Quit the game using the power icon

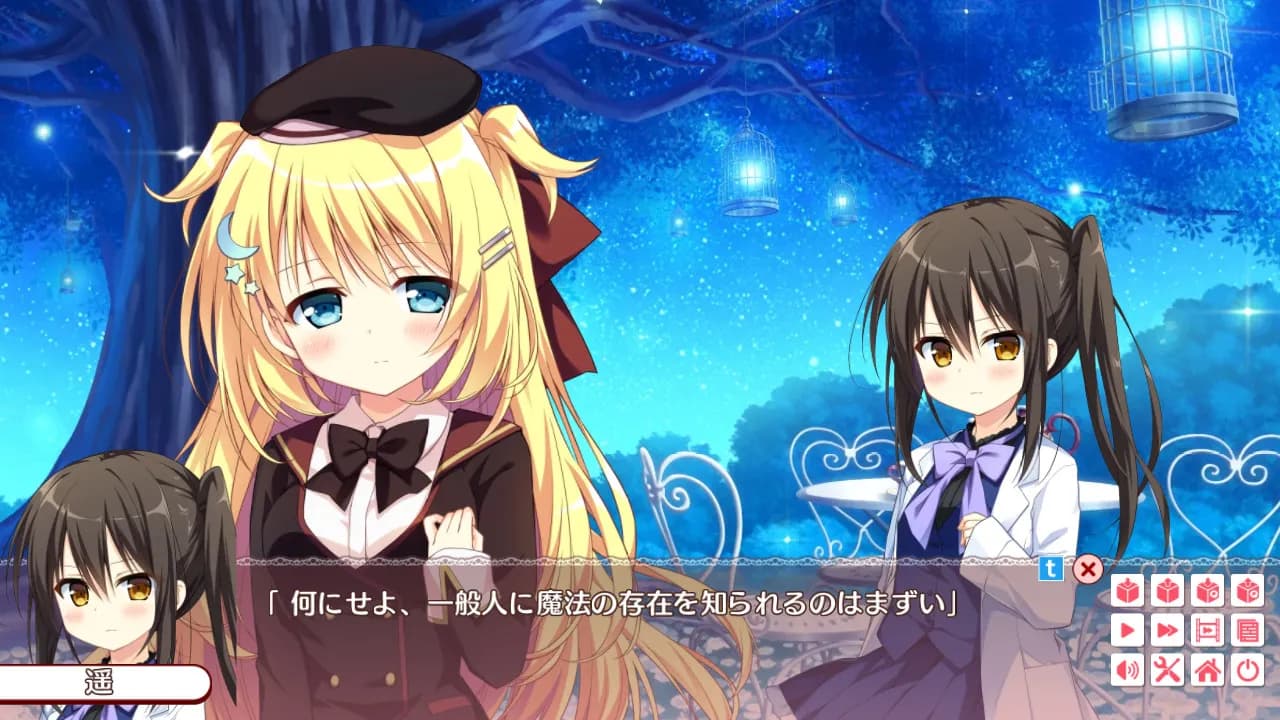click(1248, 669)
